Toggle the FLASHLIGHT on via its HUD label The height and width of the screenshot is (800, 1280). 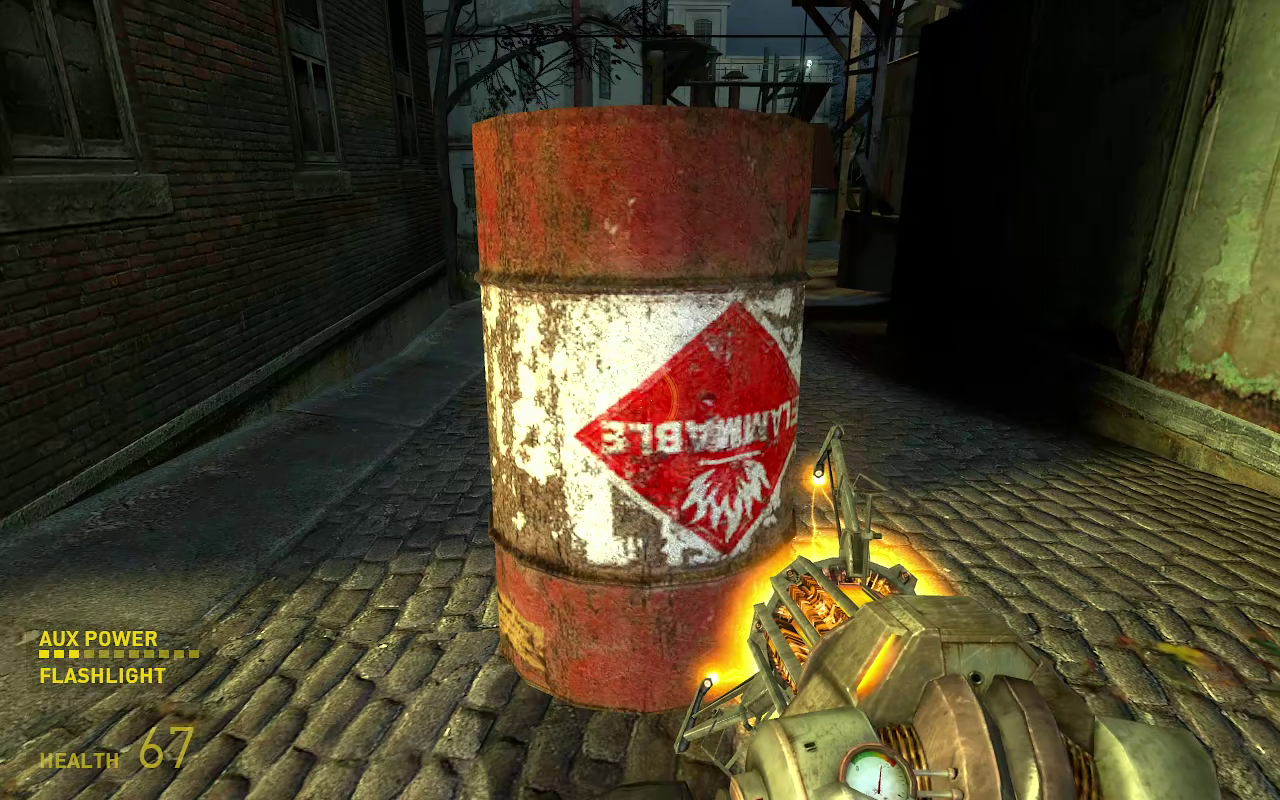click(x=100, y=676)
